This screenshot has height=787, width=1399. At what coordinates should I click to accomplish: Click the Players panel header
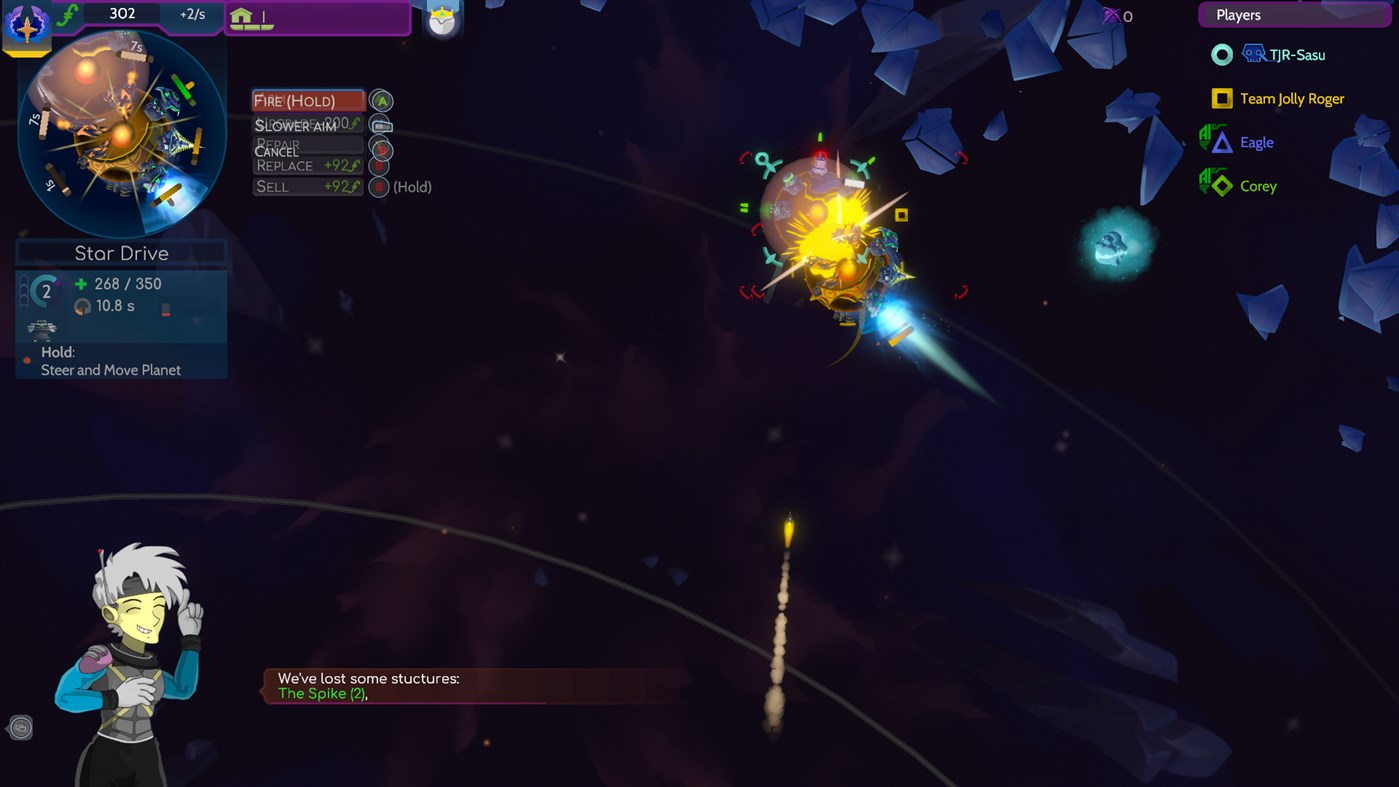point(1294,14)
